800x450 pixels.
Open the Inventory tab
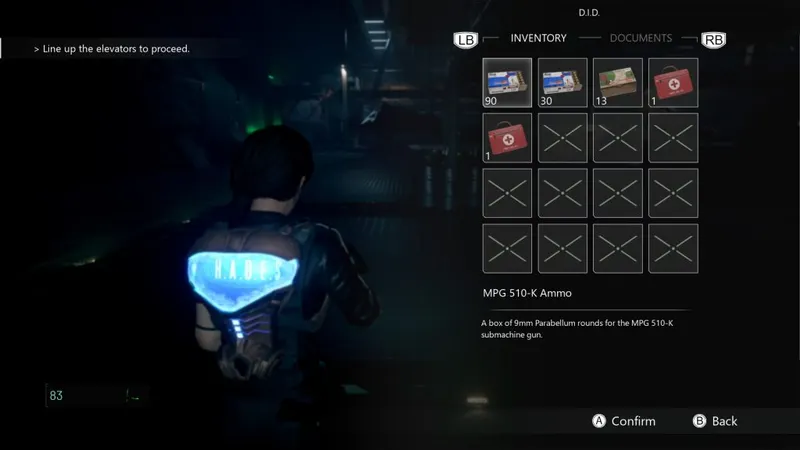(x=538, y=38)
